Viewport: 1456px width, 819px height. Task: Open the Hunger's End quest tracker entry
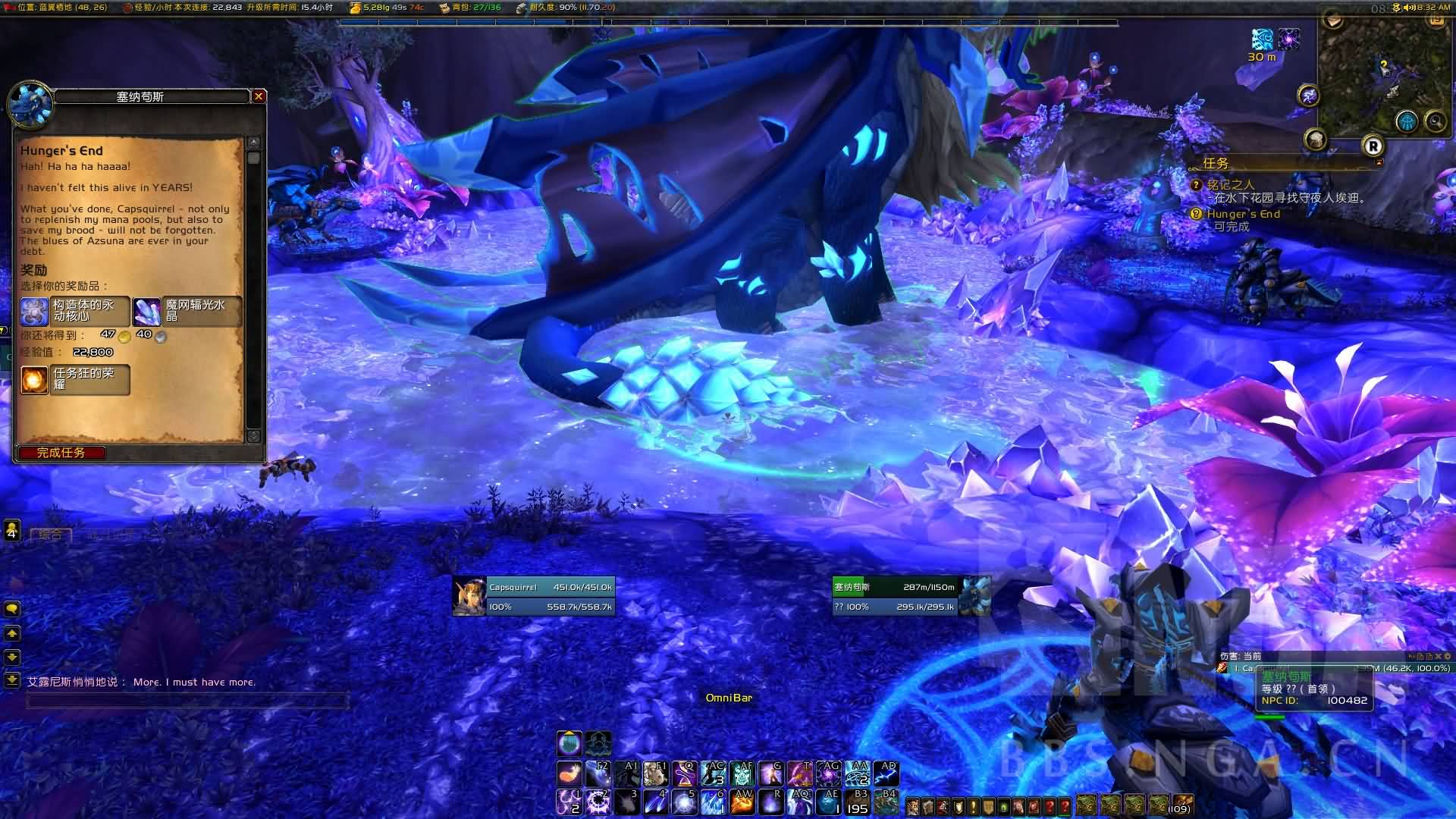1243,214
